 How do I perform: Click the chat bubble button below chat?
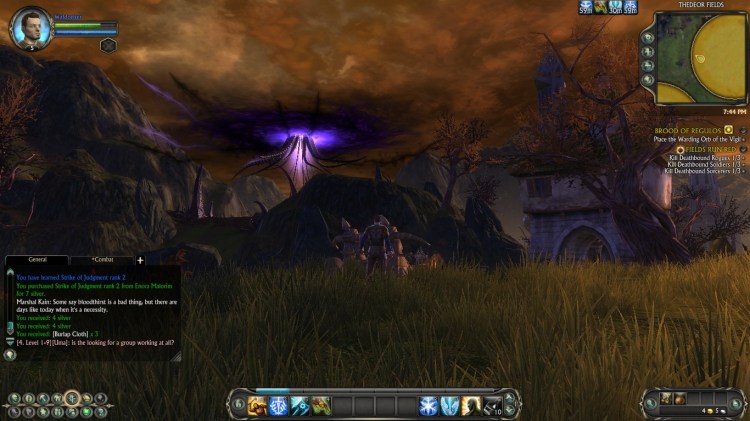[10, 354]
